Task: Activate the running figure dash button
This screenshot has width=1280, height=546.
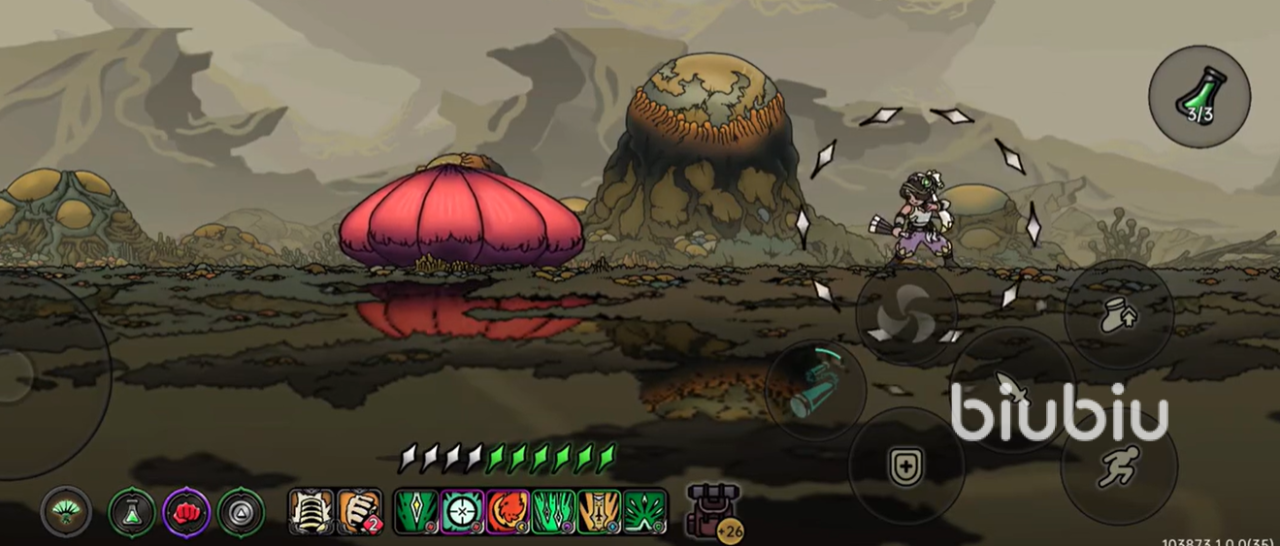Action: click(1118, 467)
